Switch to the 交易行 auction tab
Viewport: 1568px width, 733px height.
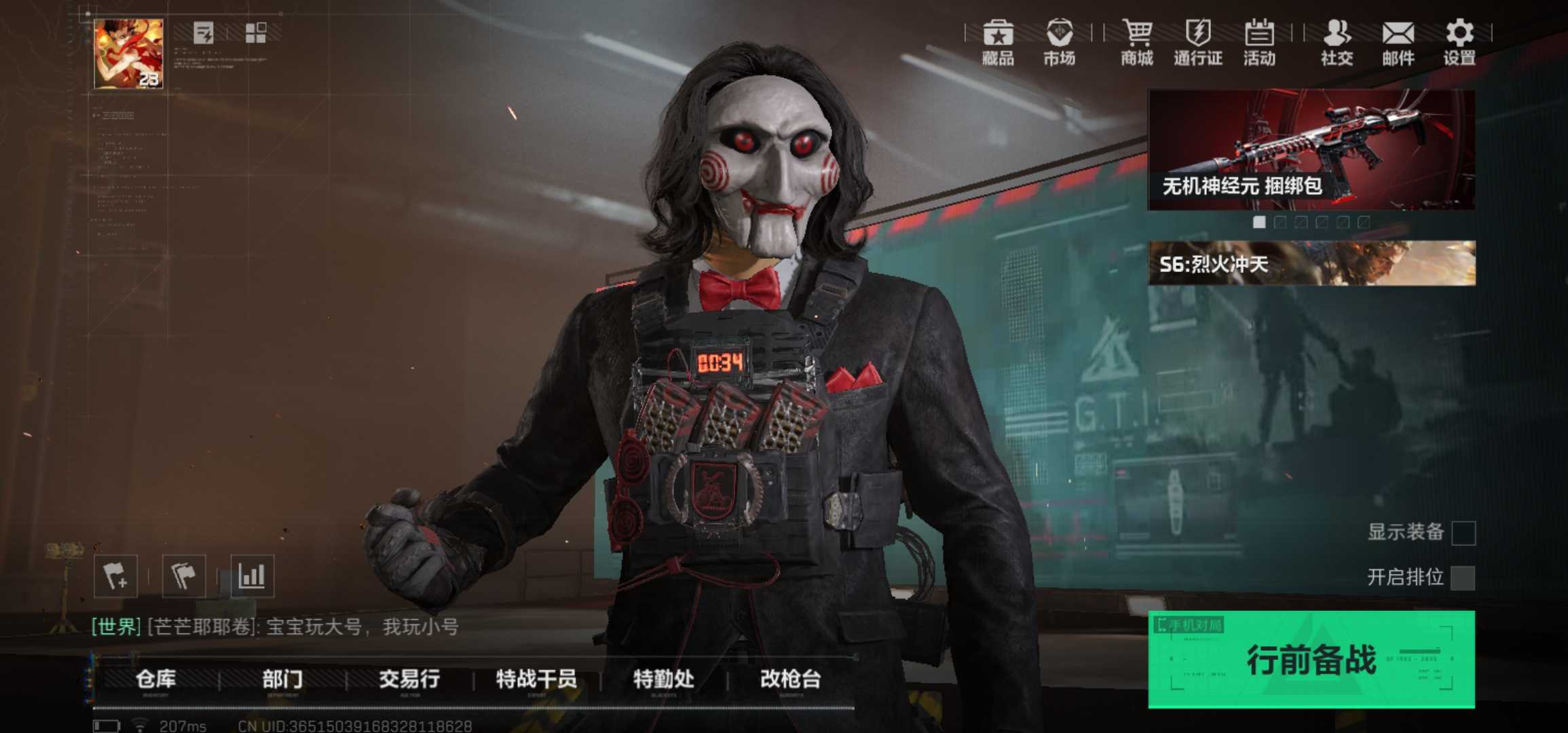[409, 679]
